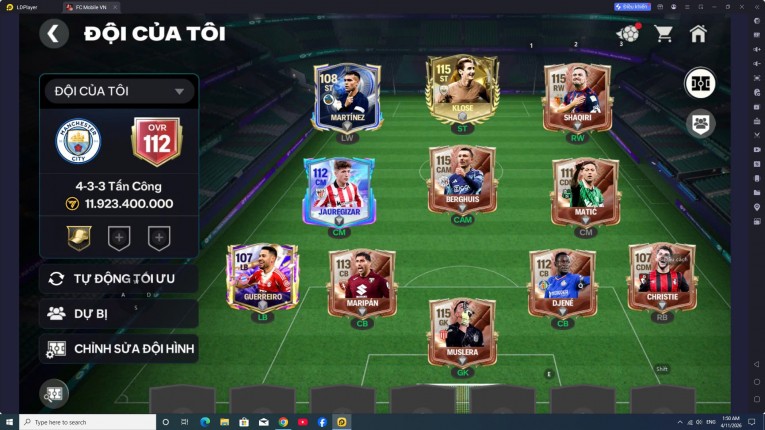Open the shopping cart store
Image resolution: width=765 pixels, height=430 pixels.
[x=663, y=34]
